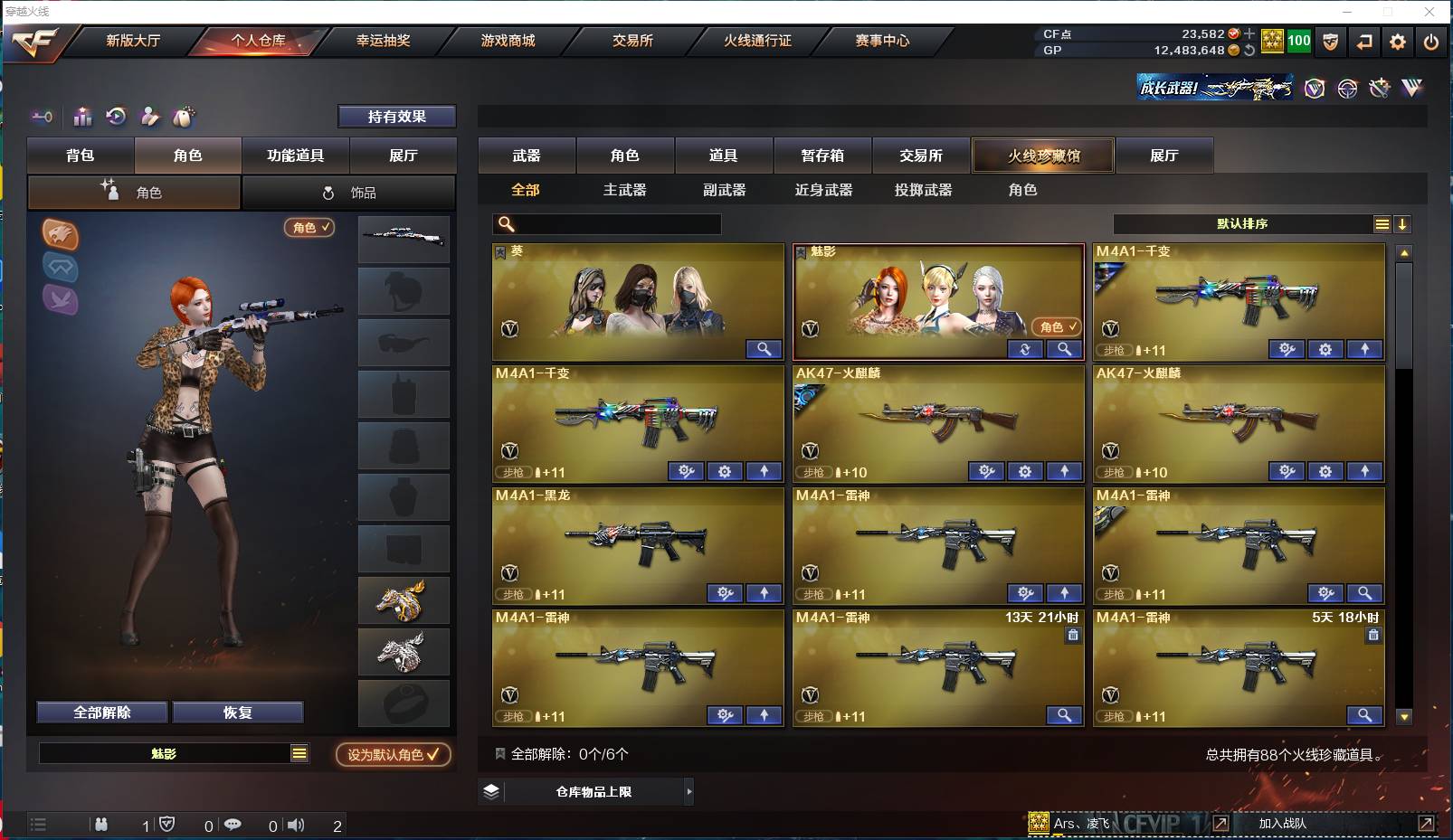Viewport: 1453px width, 840px height.
Task: Mute the speaker icon in the bottom status bar
Action: point(296,825)
